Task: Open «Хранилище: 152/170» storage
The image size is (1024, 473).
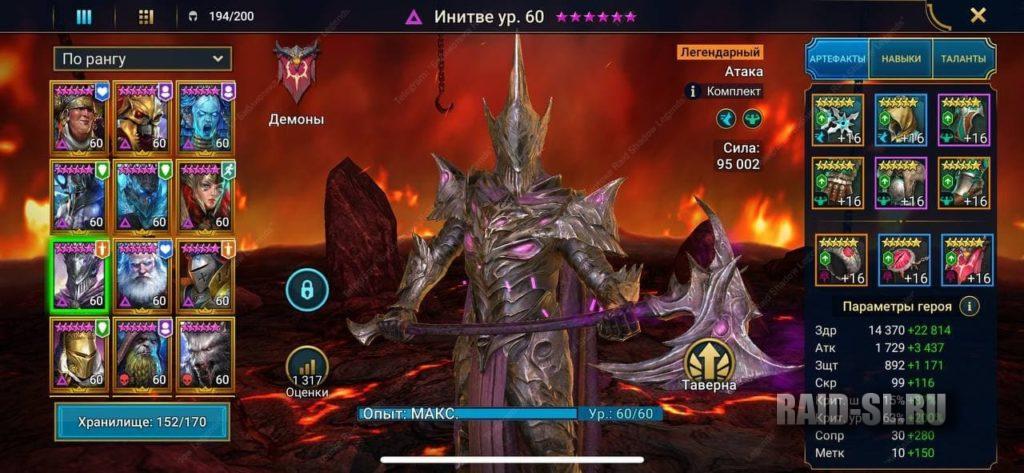Action: tap(142, 422)
